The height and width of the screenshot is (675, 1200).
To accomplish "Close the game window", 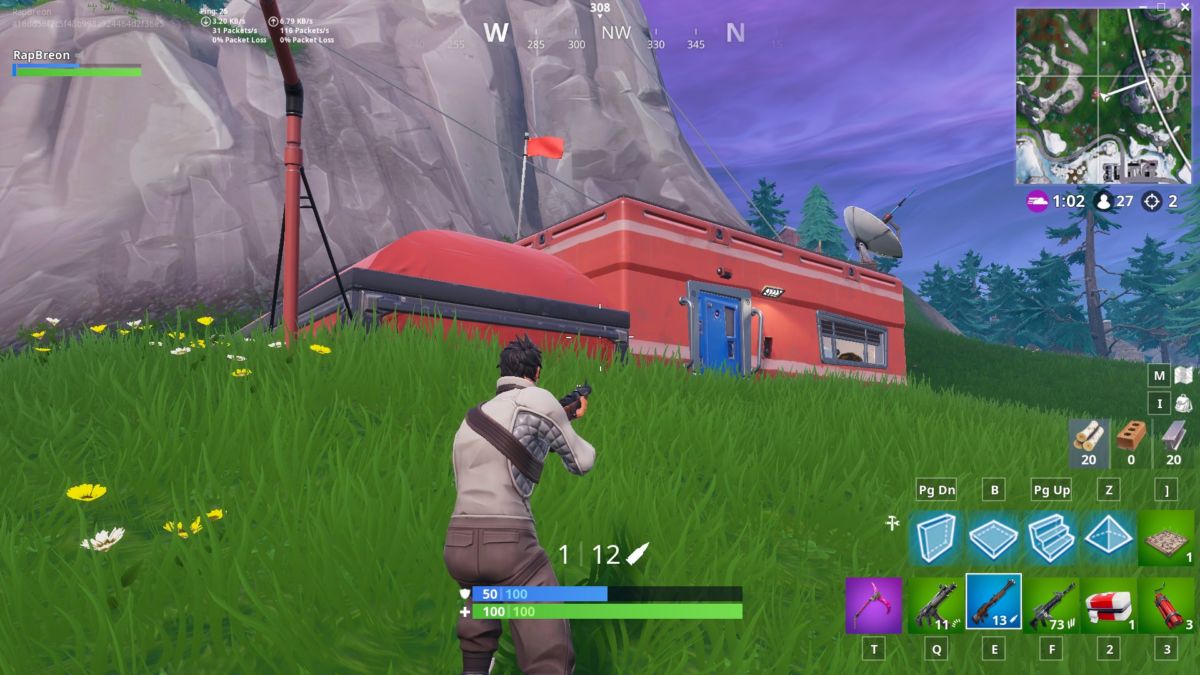I will coord(1187,7).
